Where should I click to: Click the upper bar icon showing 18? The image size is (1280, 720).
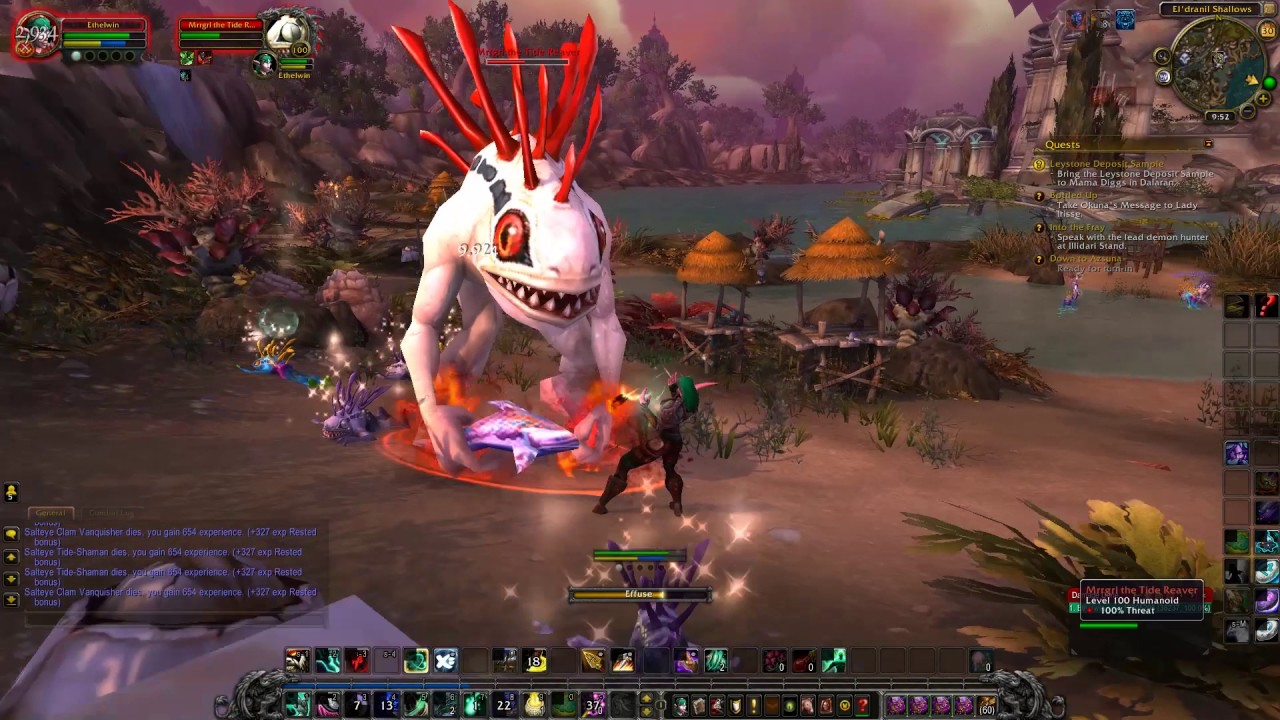tap(534, 660)
